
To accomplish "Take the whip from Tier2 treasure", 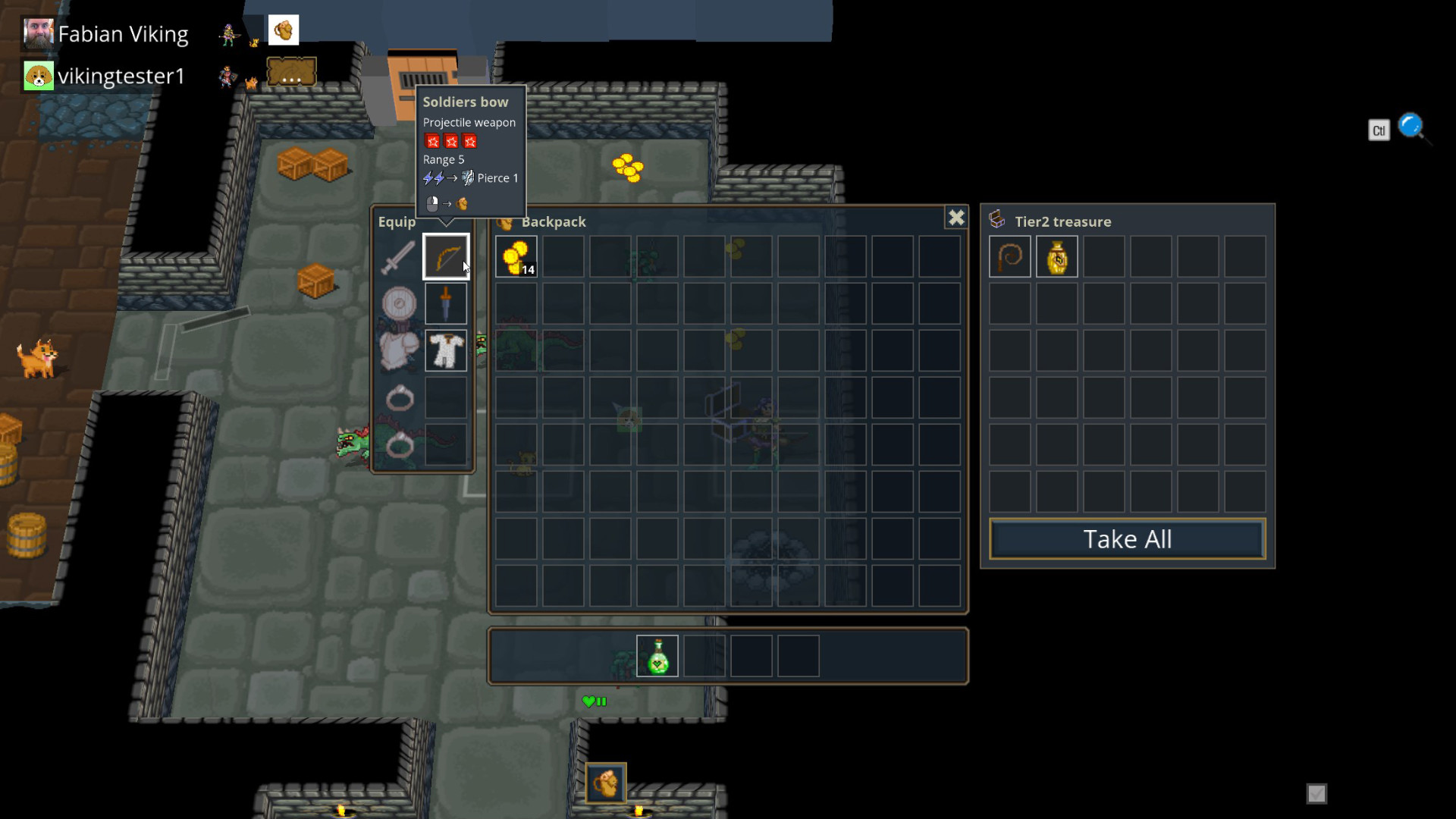I will pyautogui.click(x=1009, y=256).
